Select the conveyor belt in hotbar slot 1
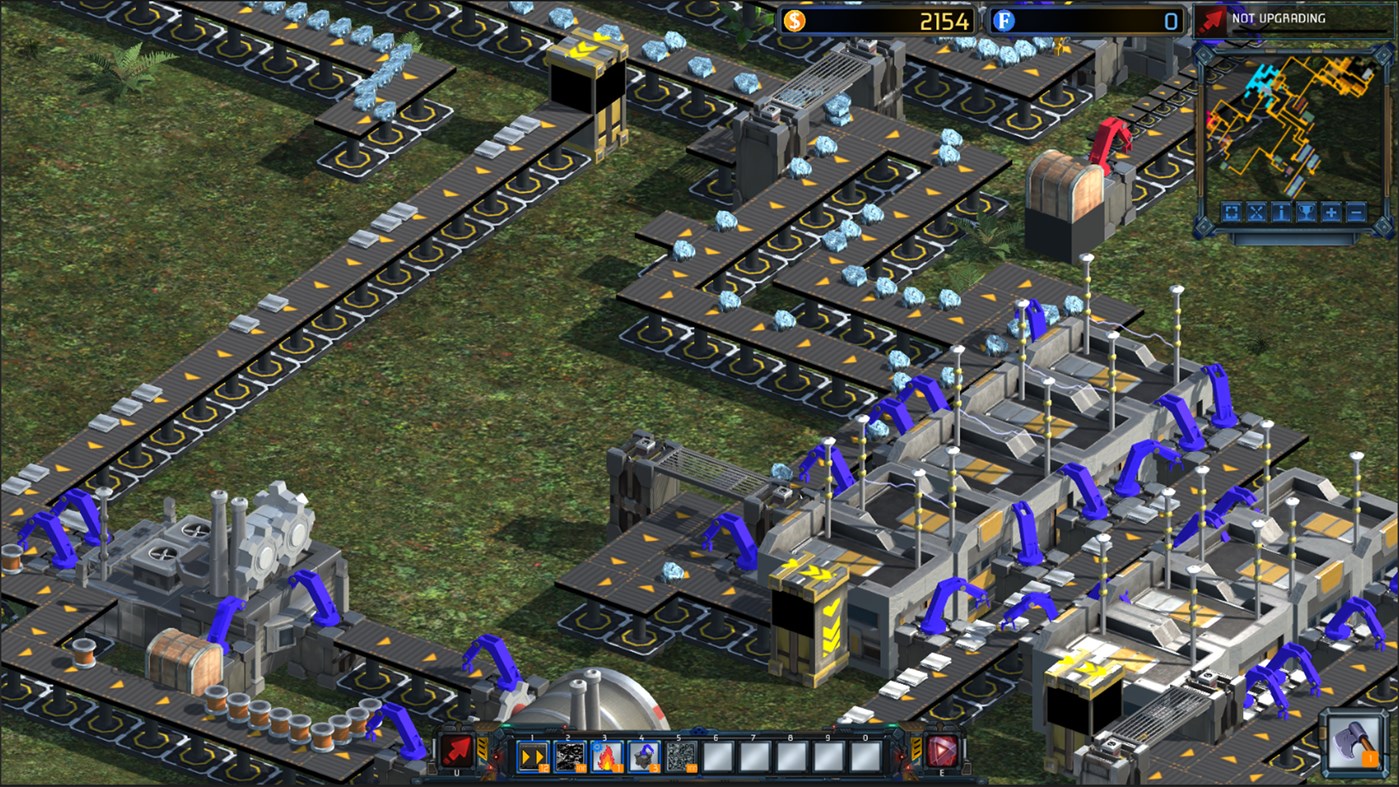Screen dimensions: 1399x787 point(532,755)
